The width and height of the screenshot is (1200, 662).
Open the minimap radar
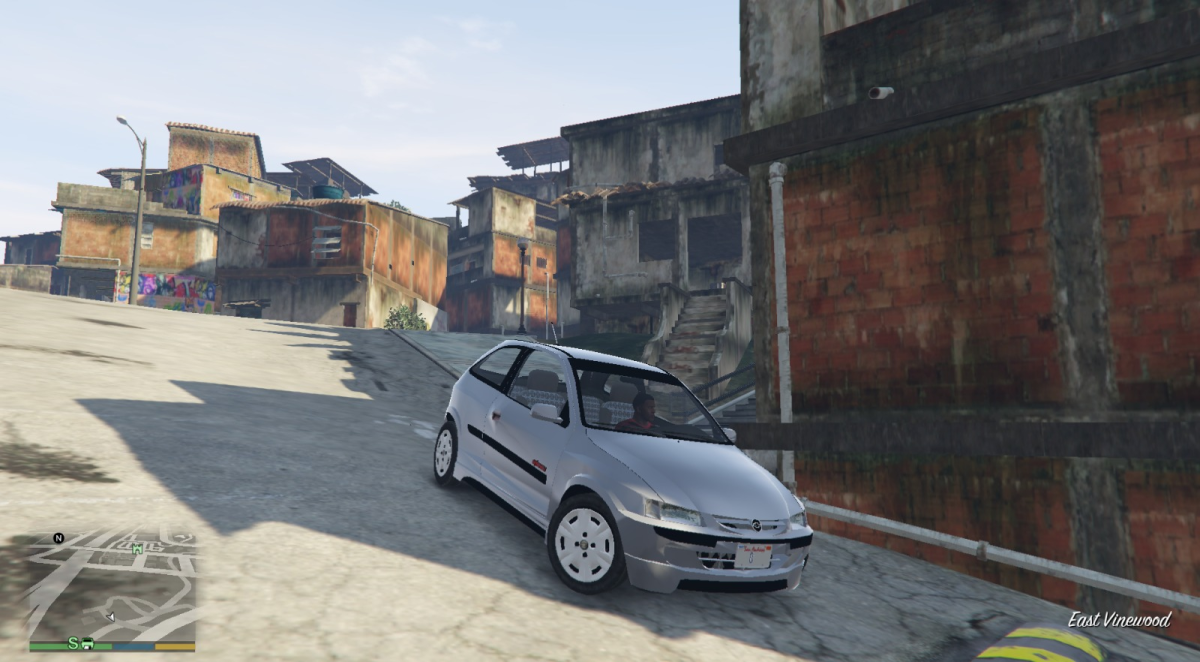112,585
